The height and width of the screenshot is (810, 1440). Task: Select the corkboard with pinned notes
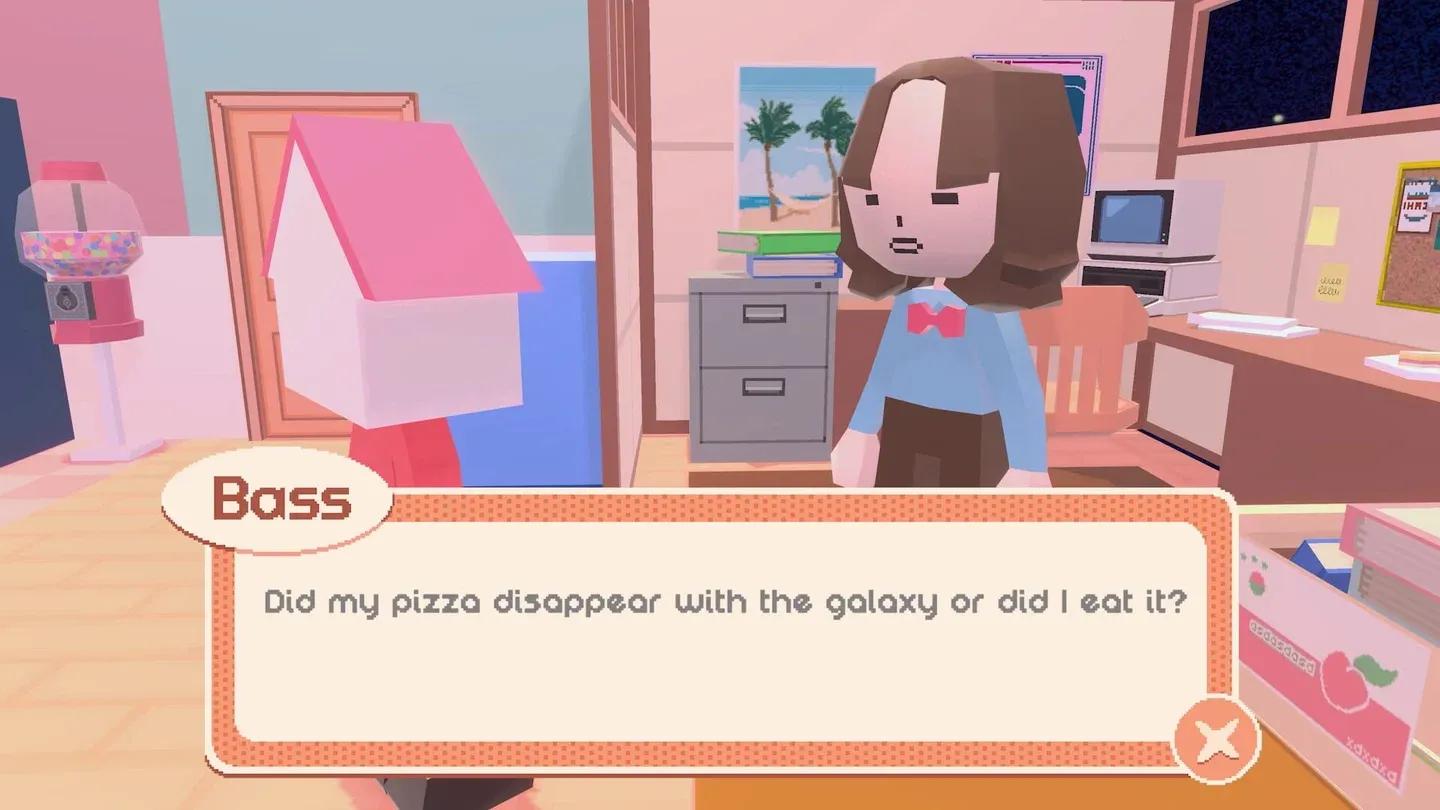(x=1406, y=240)
